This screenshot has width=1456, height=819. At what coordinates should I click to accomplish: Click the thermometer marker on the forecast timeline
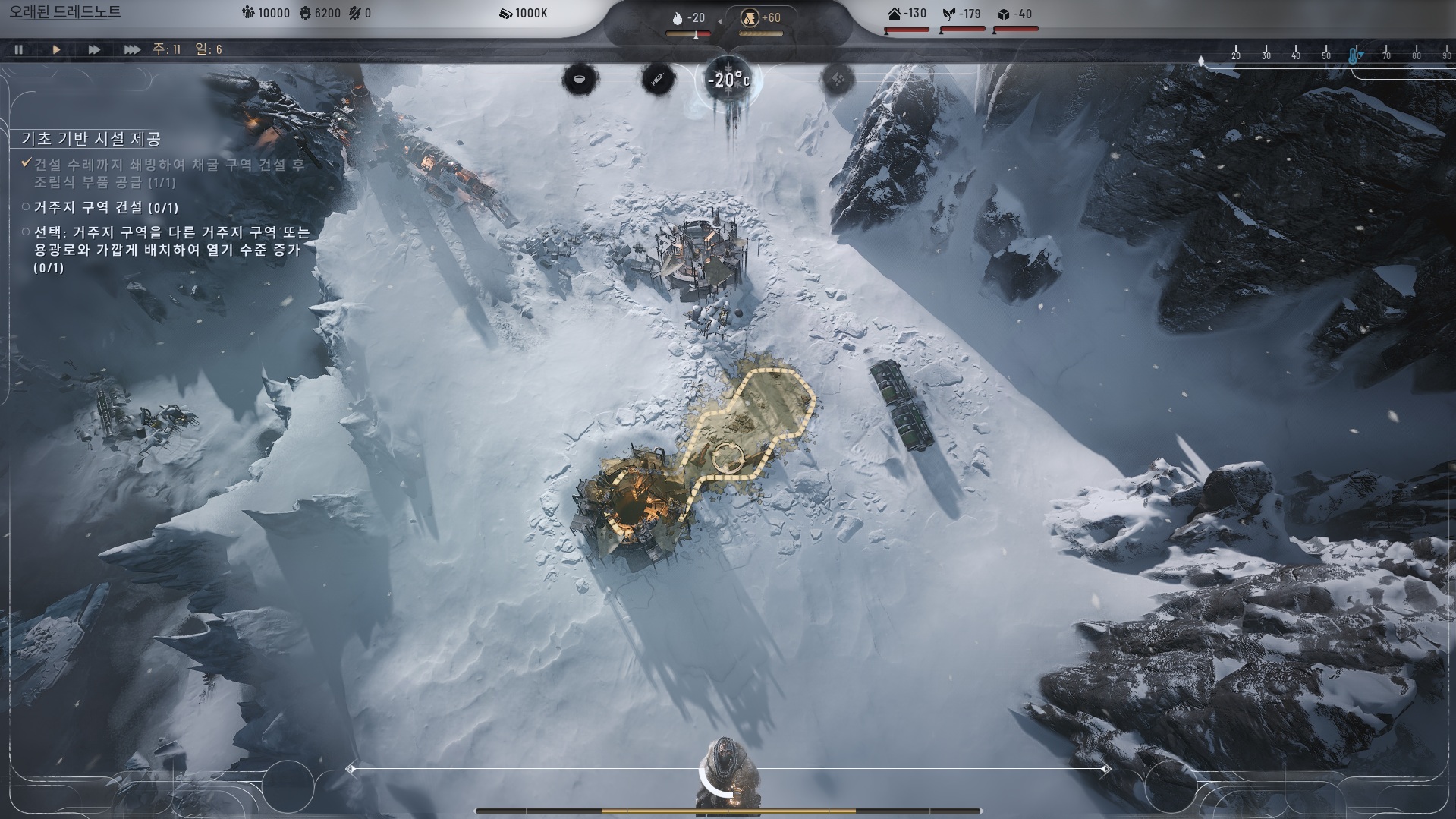(1354, 55)
